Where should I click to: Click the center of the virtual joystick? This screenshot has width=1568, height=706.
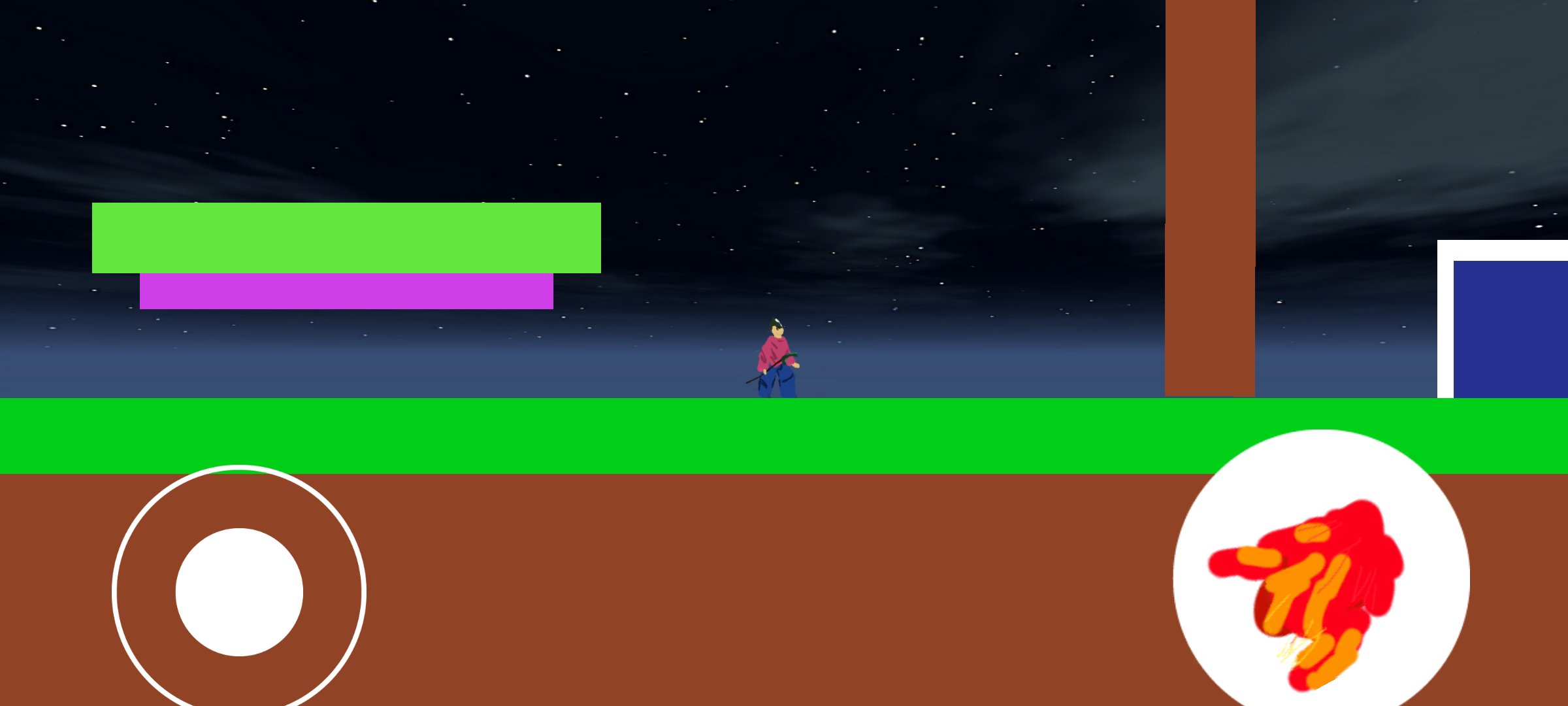coord(240,592)
